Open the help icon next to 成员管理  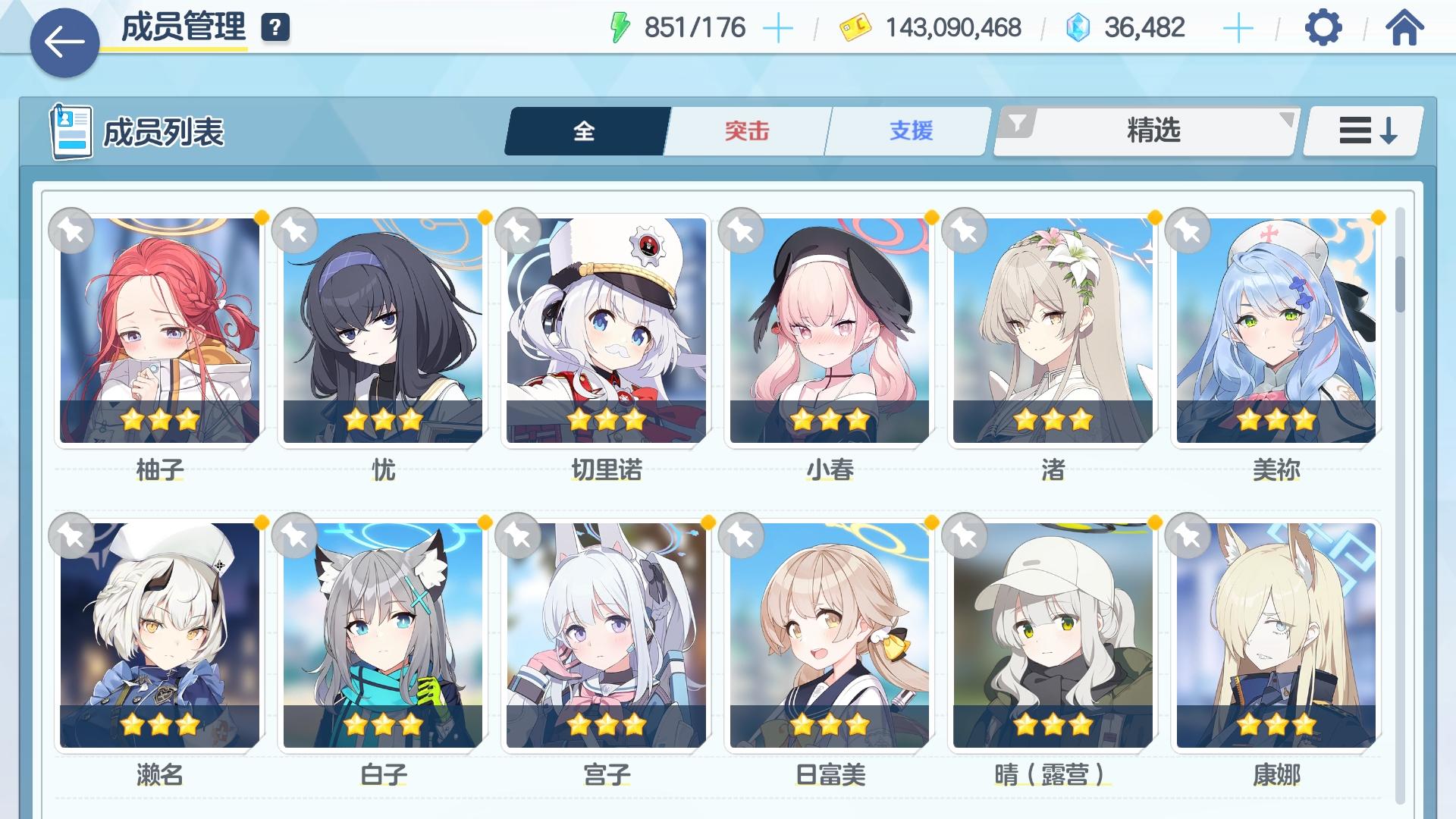[277, 29]
